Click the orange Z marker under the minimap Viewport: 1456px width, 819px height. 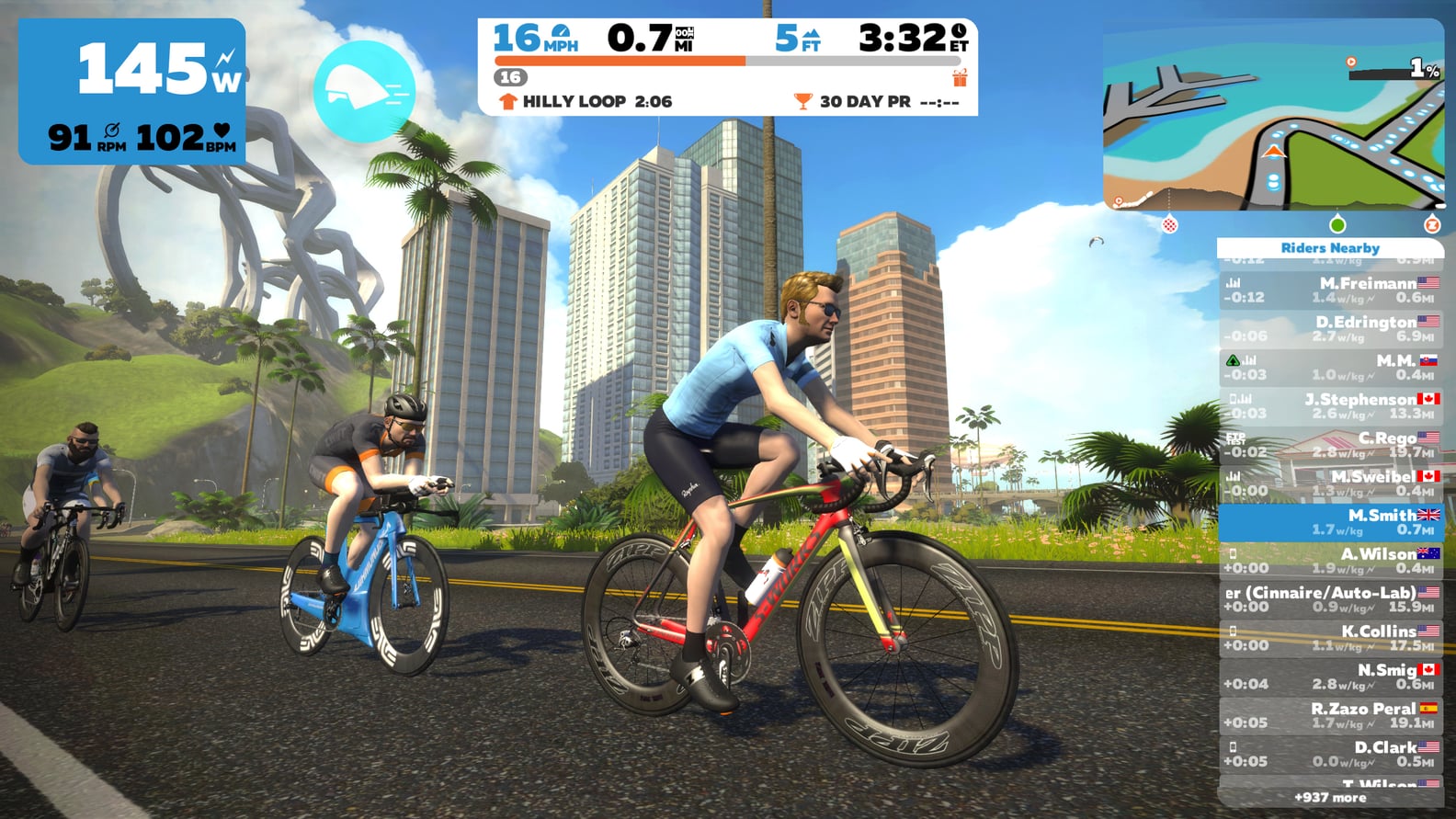(x=1433, y=224)
